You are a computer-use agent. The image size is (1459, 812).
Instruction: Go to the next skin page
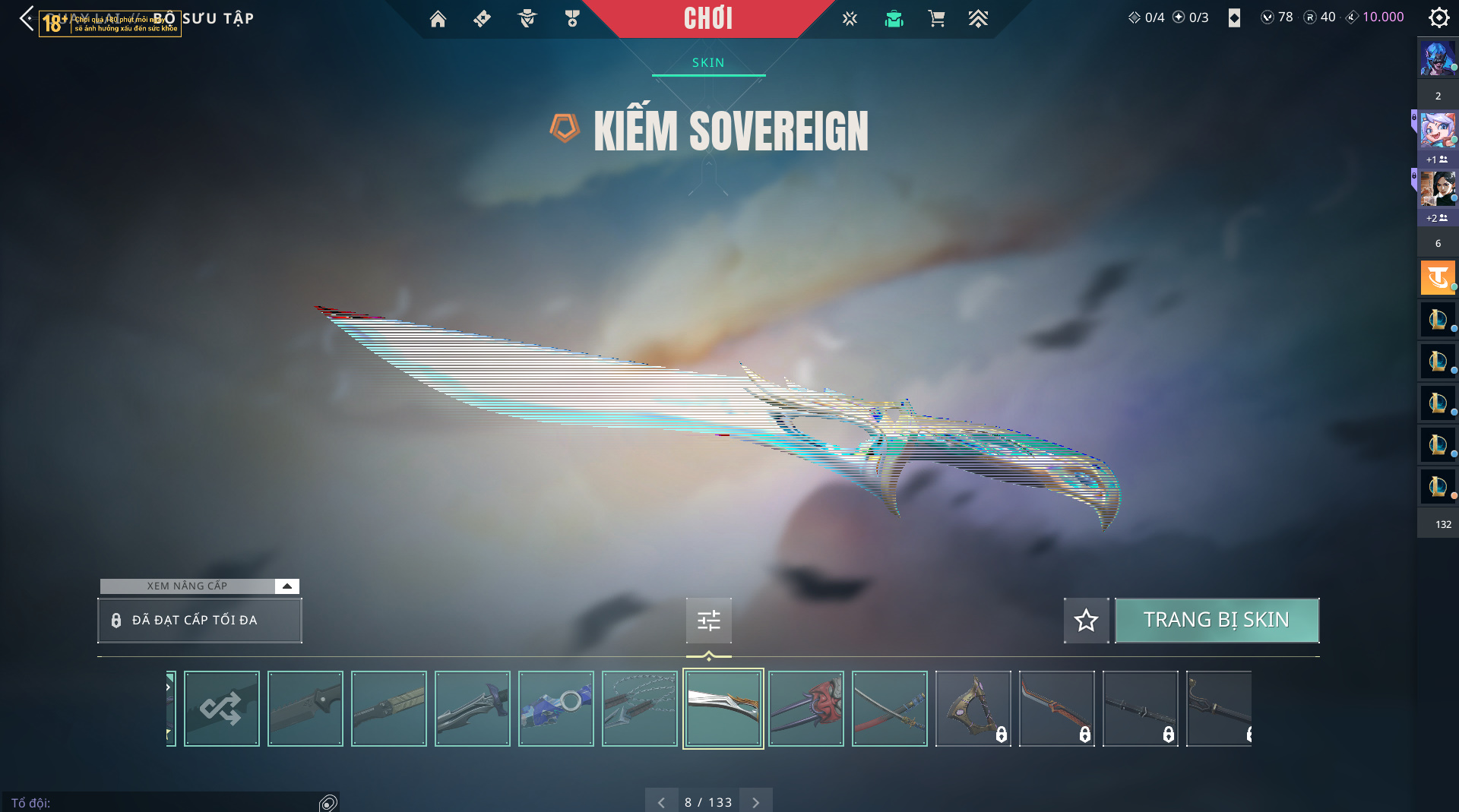(x=755, y=802)
